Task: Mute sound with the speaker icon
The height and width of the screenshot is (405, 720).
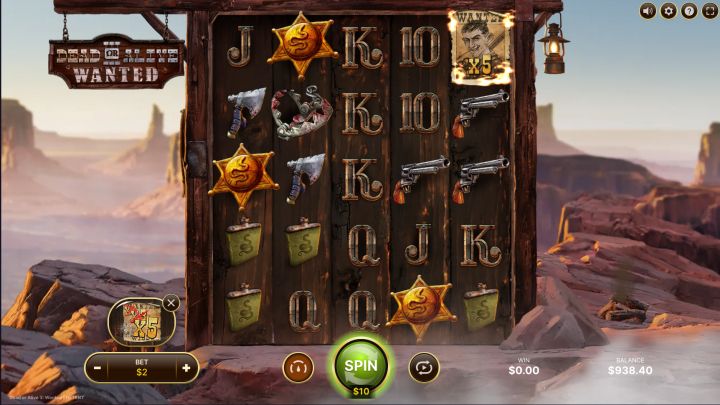Action: click(648, 11)
